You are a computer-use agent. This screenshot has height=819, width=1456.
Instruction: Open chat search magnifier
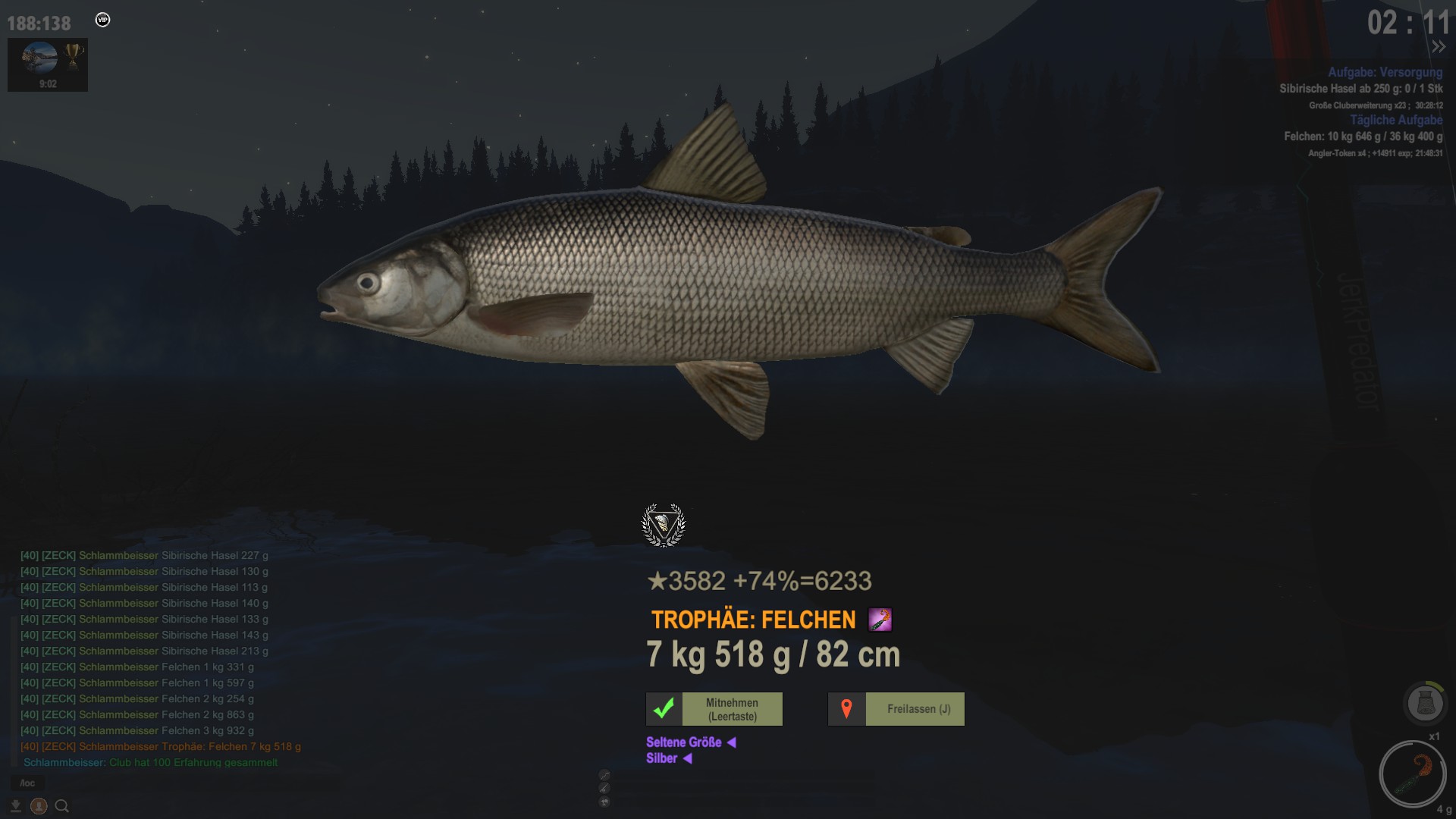tap(62, 806)
